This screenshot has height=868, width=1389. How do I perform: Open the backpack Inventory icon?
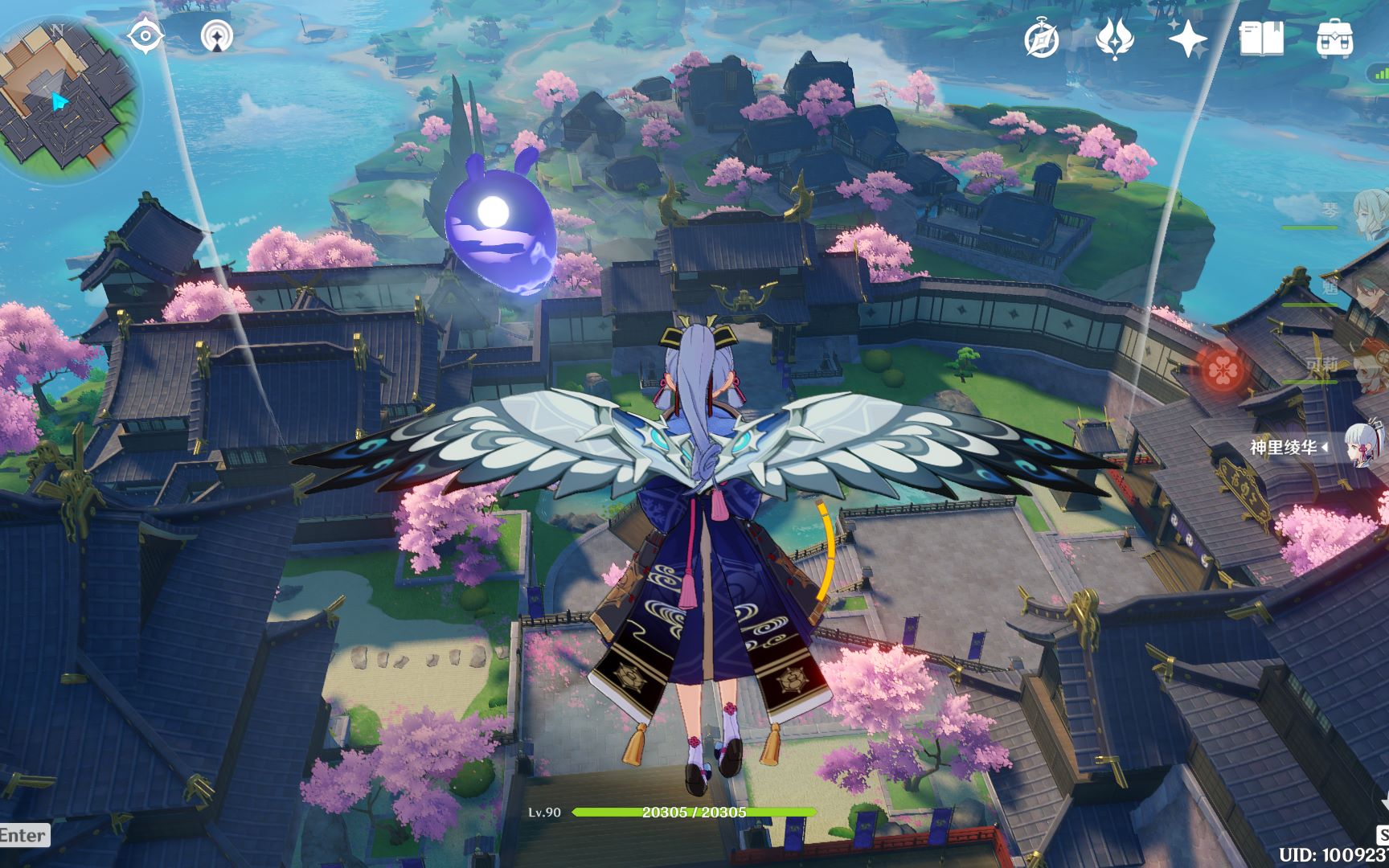1334,39
